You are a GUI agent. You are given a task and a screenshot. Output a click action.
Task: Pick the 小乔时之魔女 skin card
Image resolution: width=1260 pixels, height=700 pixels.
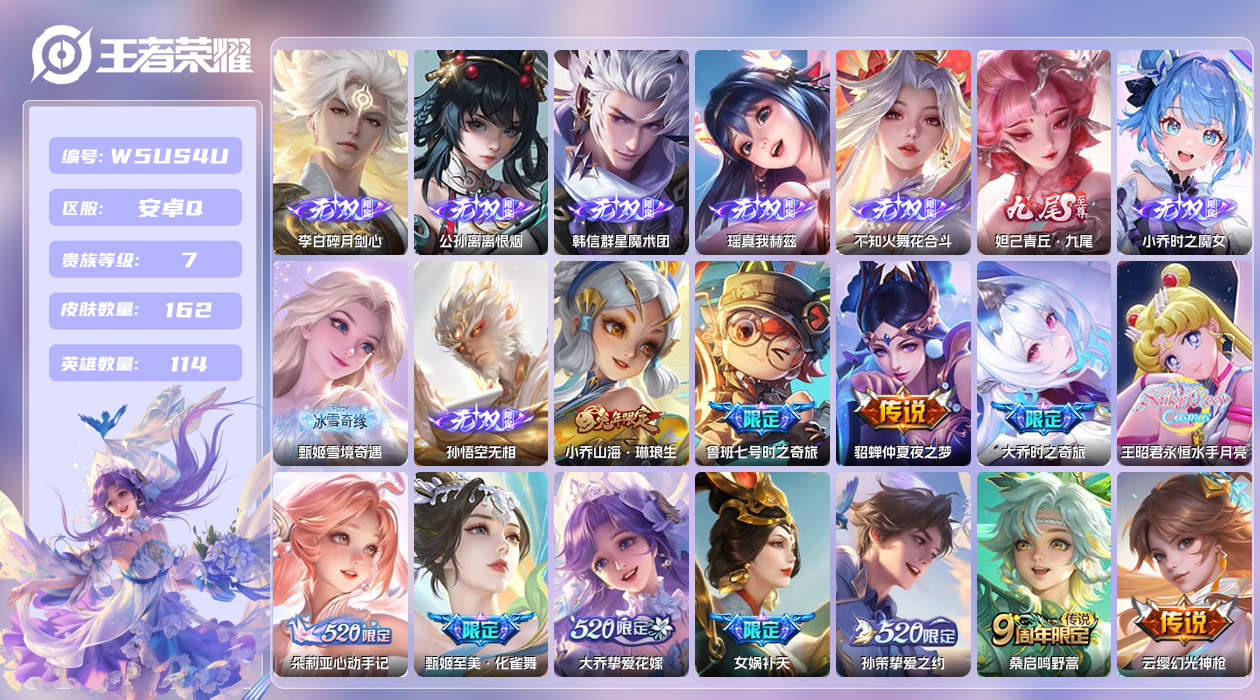(1184, 152)
